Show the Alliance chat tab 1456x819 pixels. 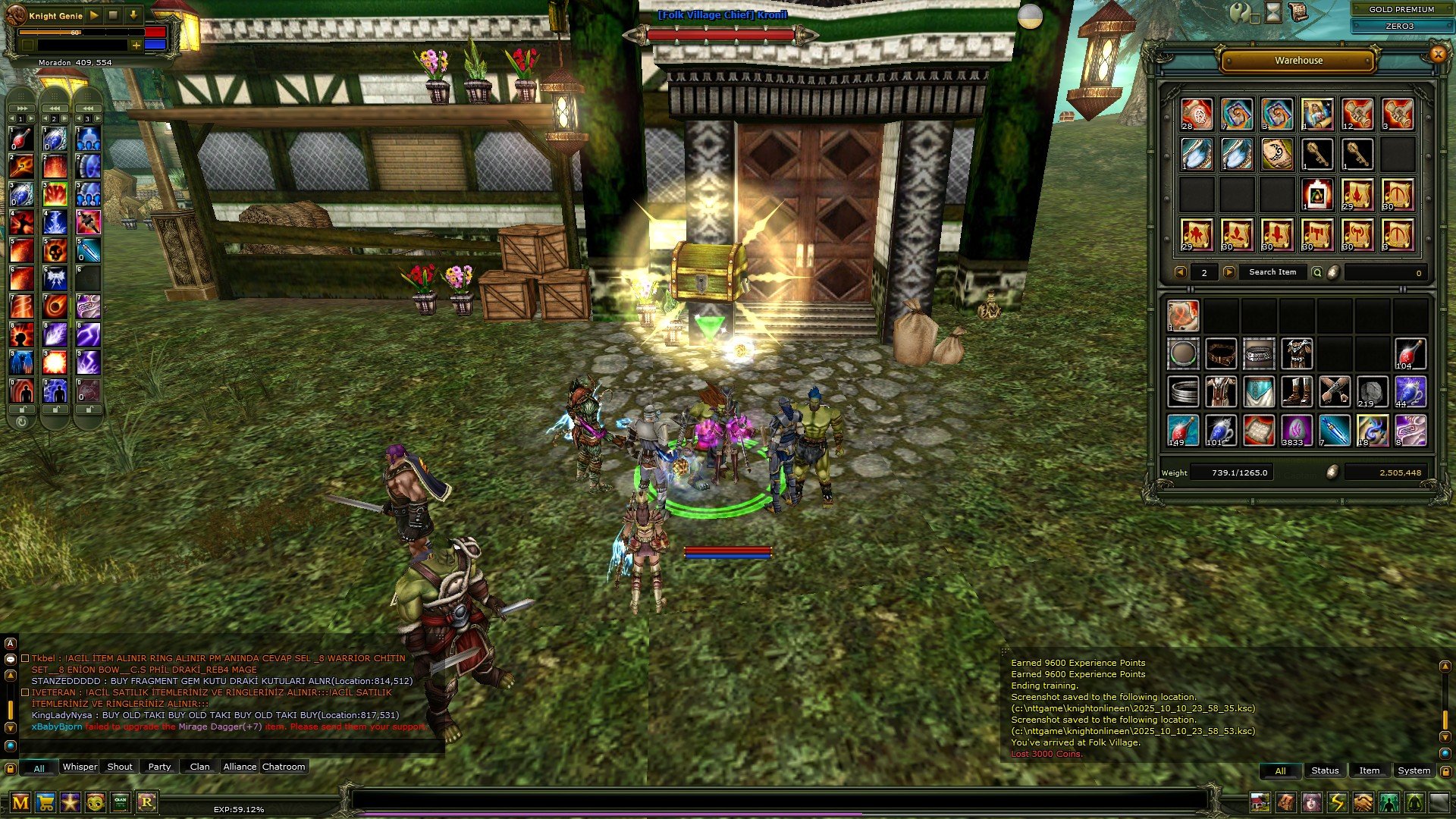tap(240, 767)
